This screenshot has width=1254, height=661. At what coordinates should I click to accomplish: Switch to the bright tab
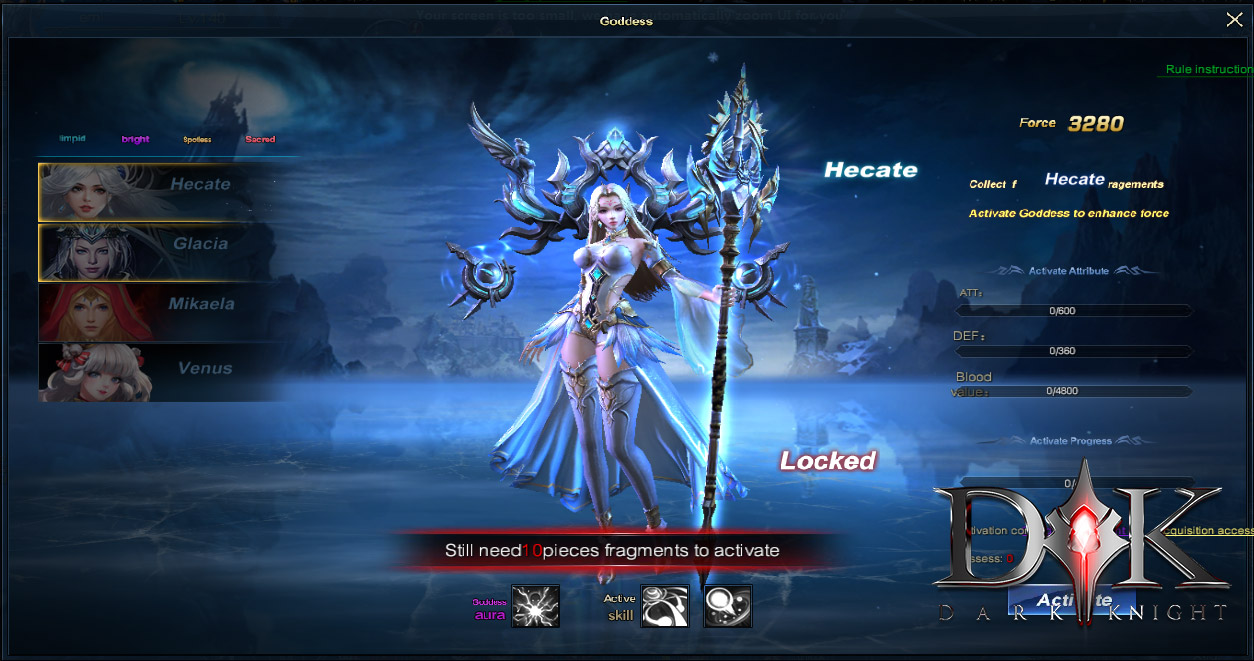point(135,140)
